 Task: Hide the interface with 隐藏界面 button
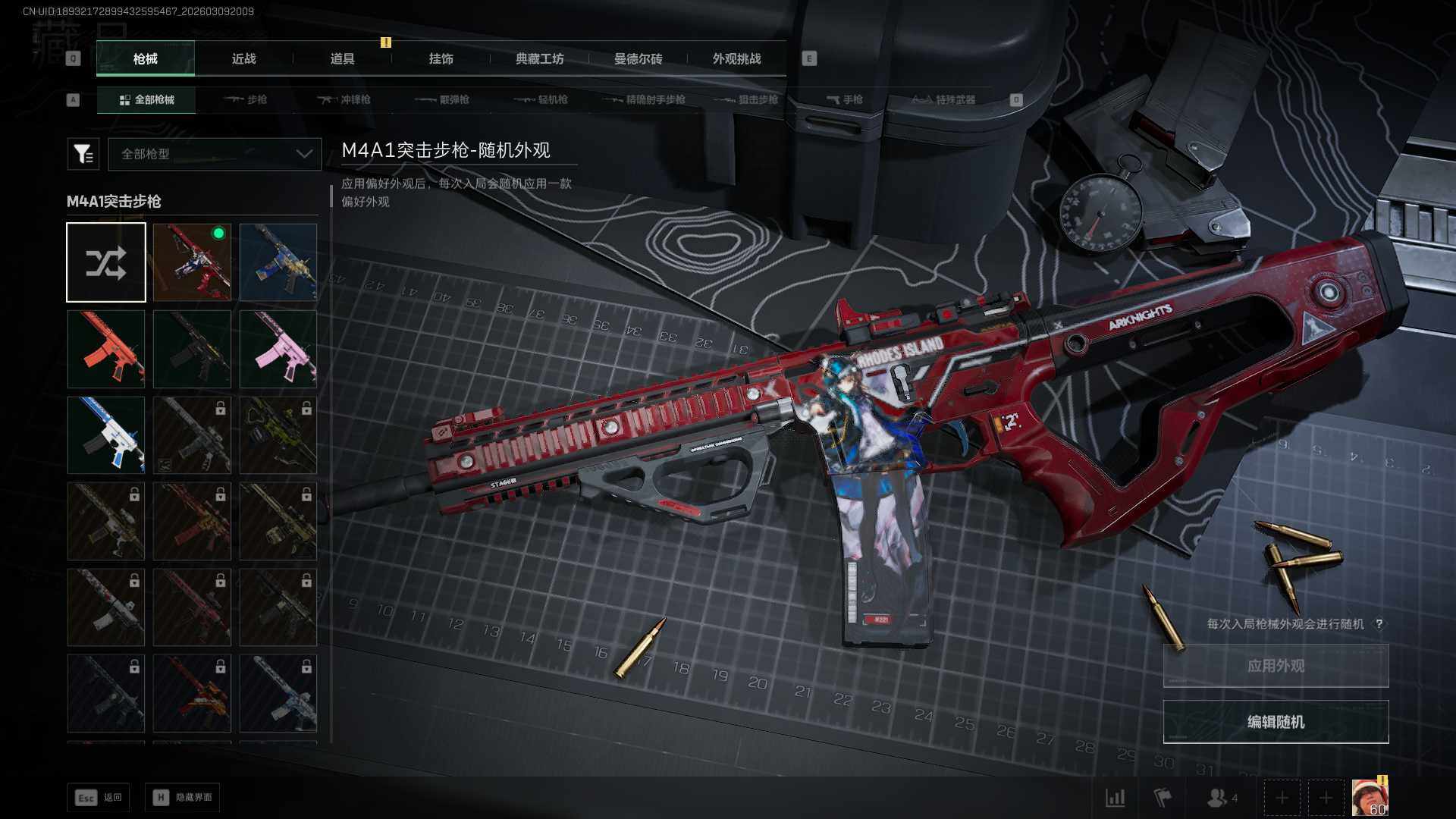[x=183, y=798]
